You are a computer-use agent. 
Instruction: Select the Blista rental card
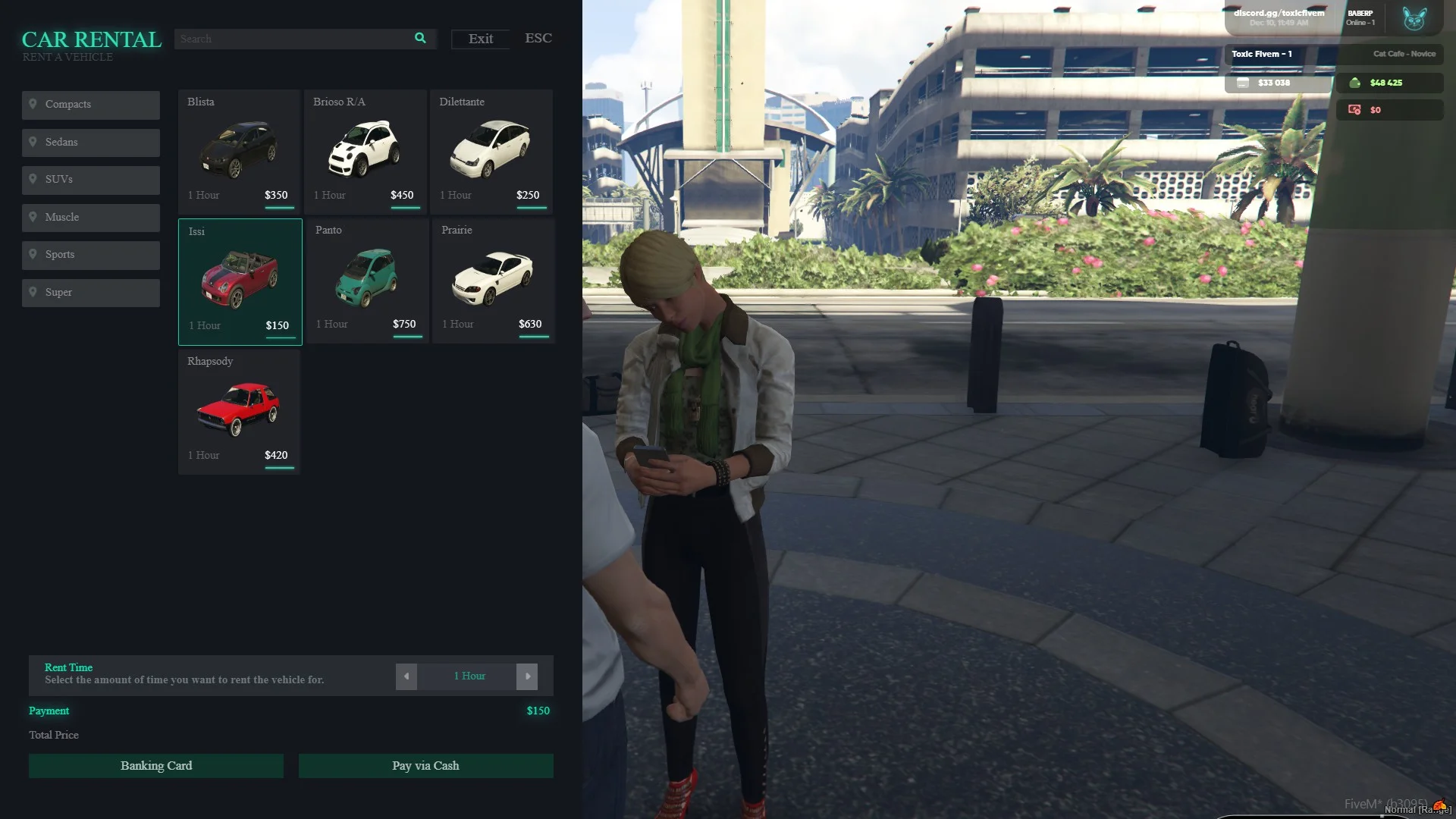240,151
